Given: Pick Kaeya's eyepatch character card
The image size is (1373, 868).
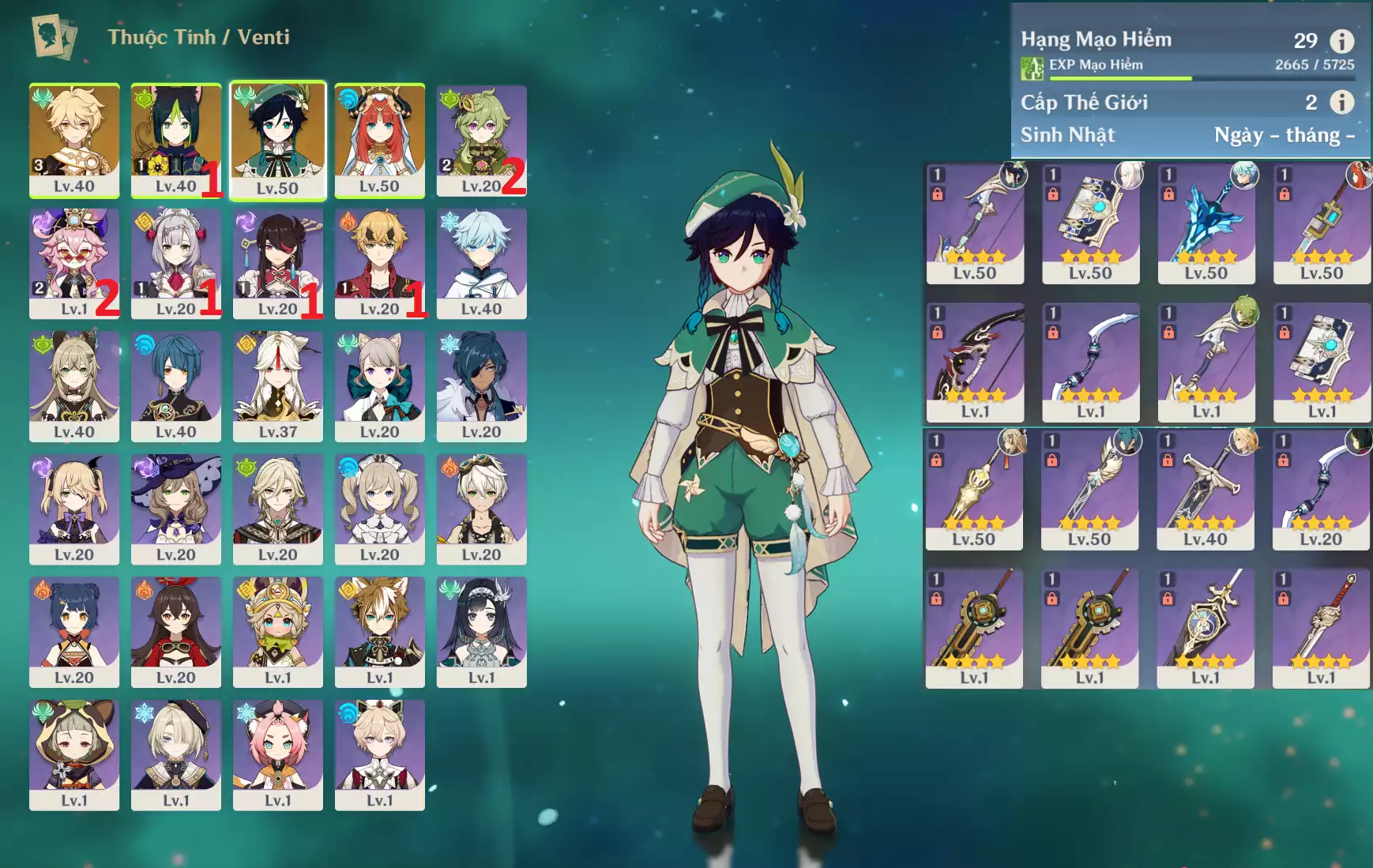Looking at the screenshot, I should pyautogui.click(x=481, y=386).
